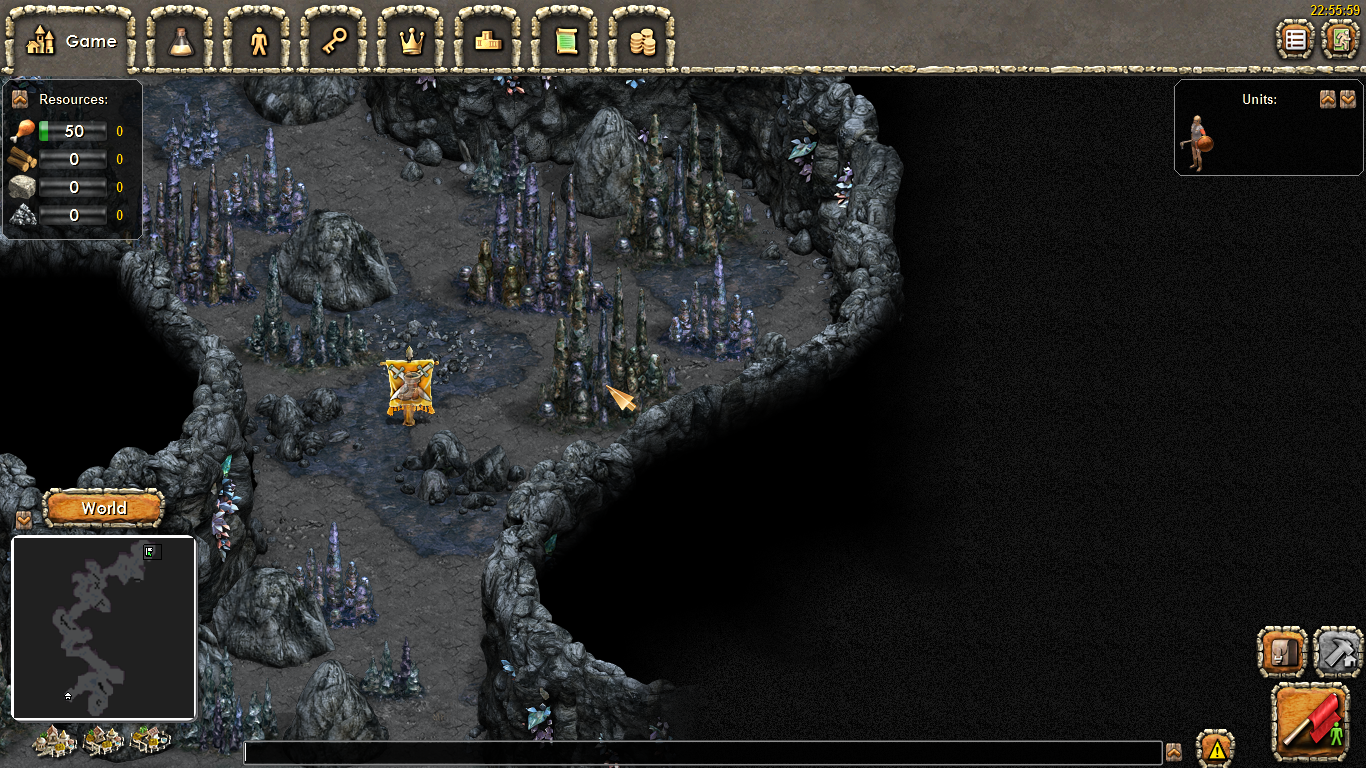This screenshot has width=1366, height=768.
Task: Collapse the Resources panel
Action: tap(19, 99)
